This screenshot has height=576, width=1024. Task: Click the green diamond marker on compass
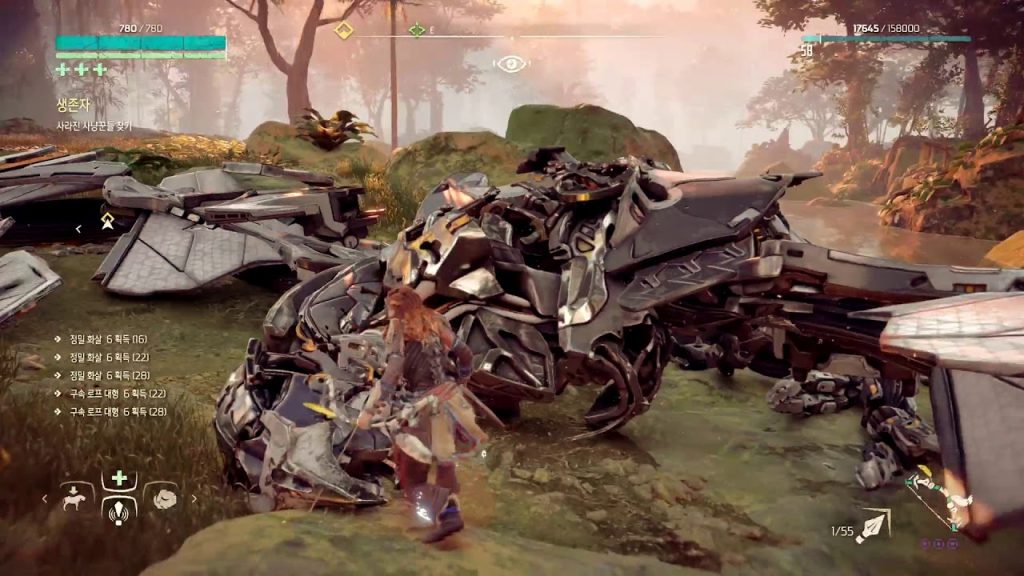tap(417, 30)
